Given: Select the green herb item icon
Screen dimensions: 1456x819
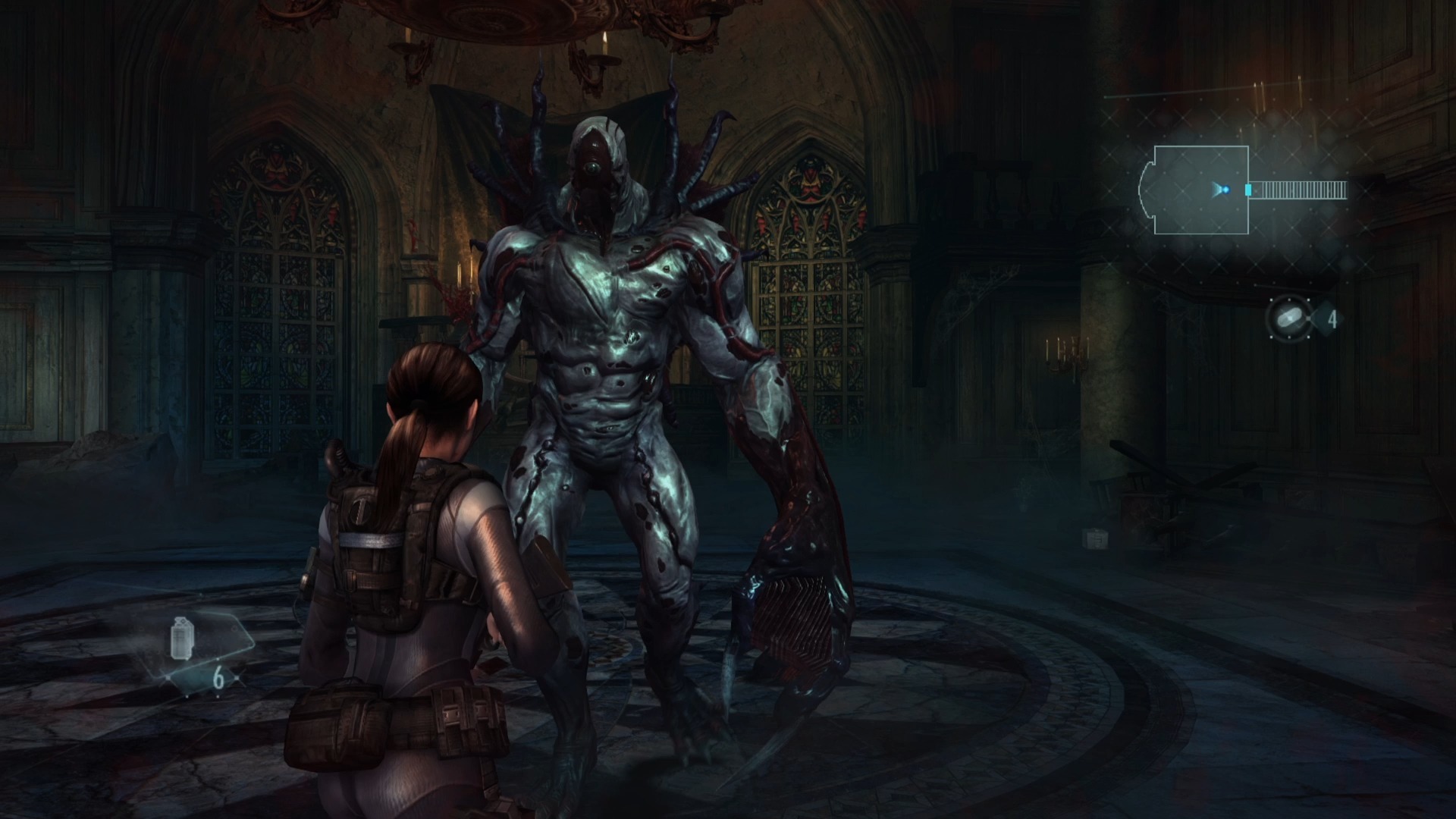Looking at the screenshot, I should [1289, 318].
